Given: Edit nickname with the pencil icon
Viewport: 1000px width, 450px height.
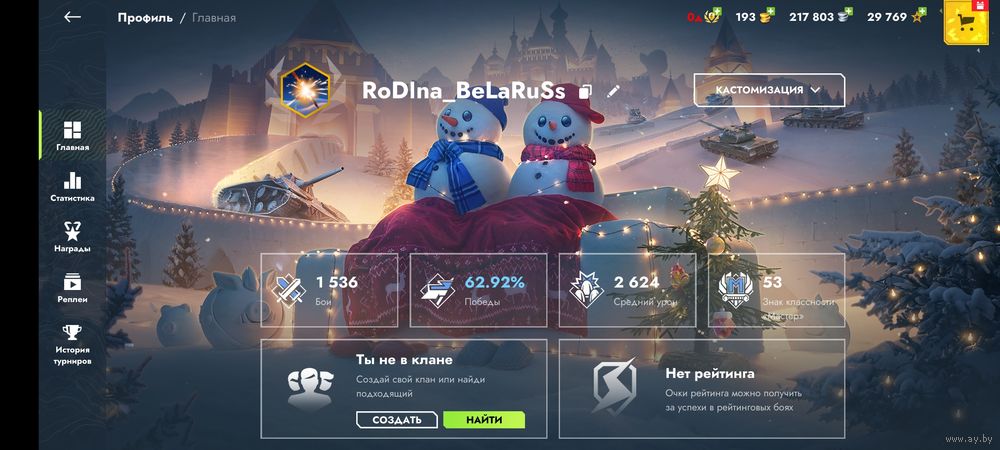Looking at the screenshot, I should (613, 91).
